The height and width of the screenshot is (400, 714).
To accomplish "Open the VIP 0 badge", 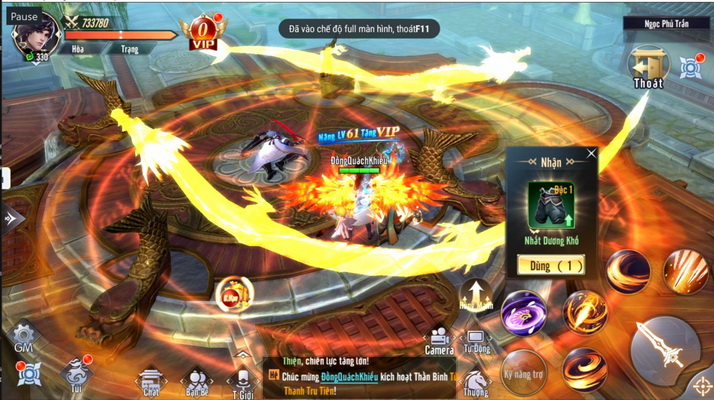I will point(204,31).
